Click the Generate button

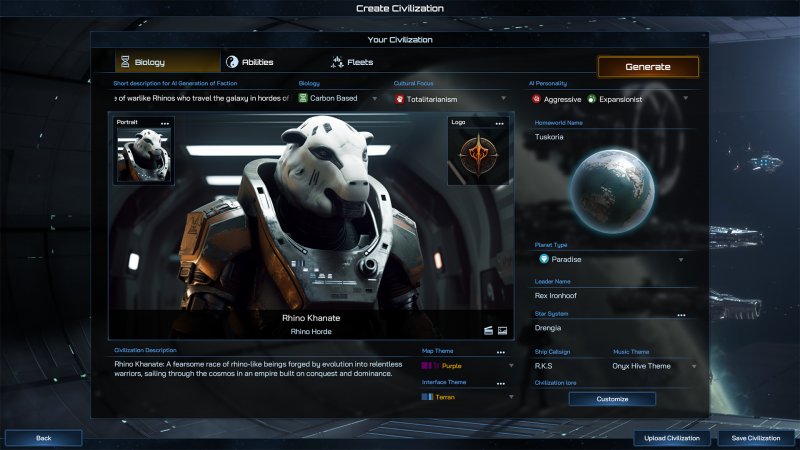click(x=648, y=67)
